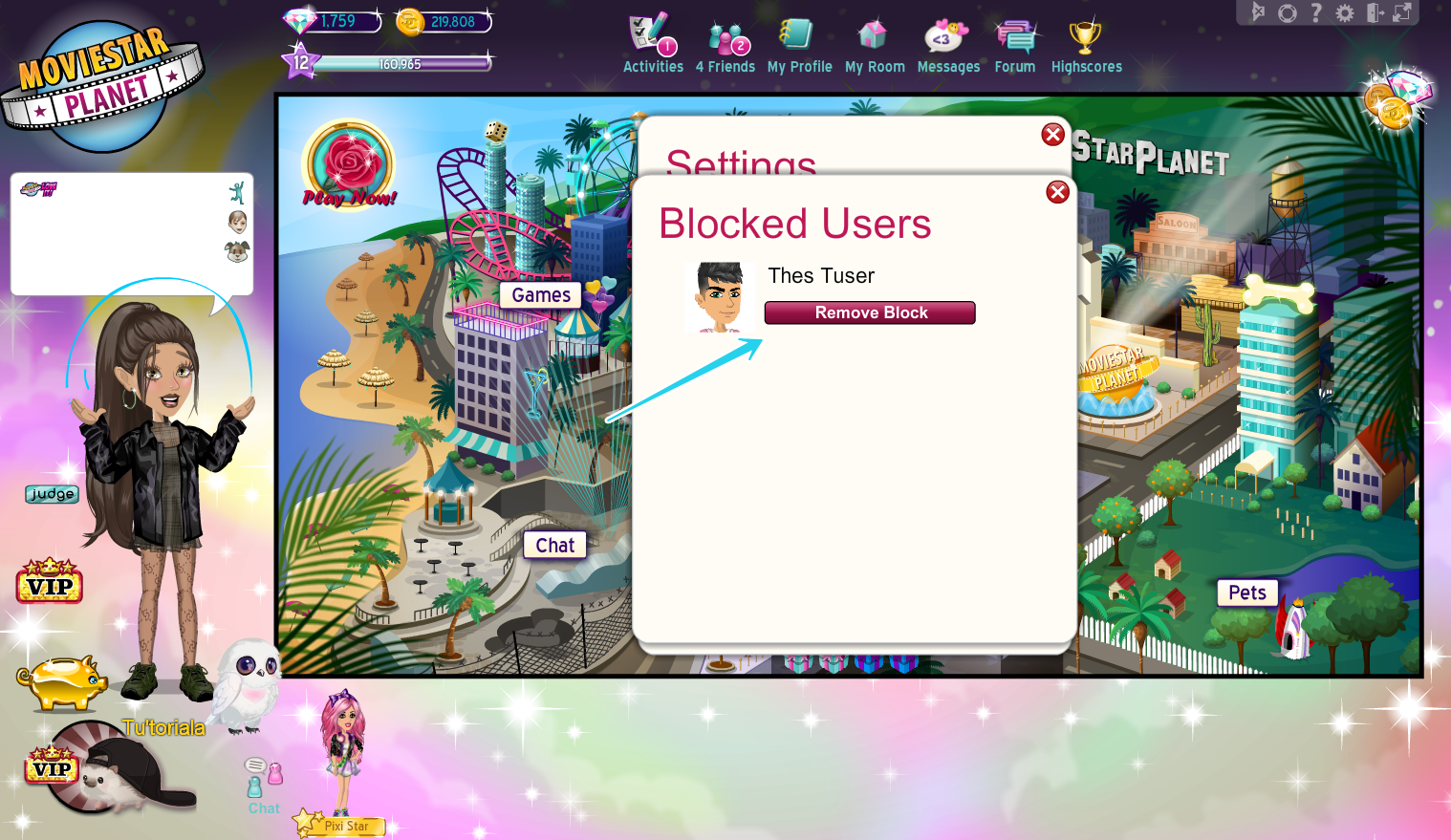Click Remove Block for Thes Tuser
Image resolution: width=1451 pixels, height=840 pixels.
pyautogui.click(x=869, y=312)
